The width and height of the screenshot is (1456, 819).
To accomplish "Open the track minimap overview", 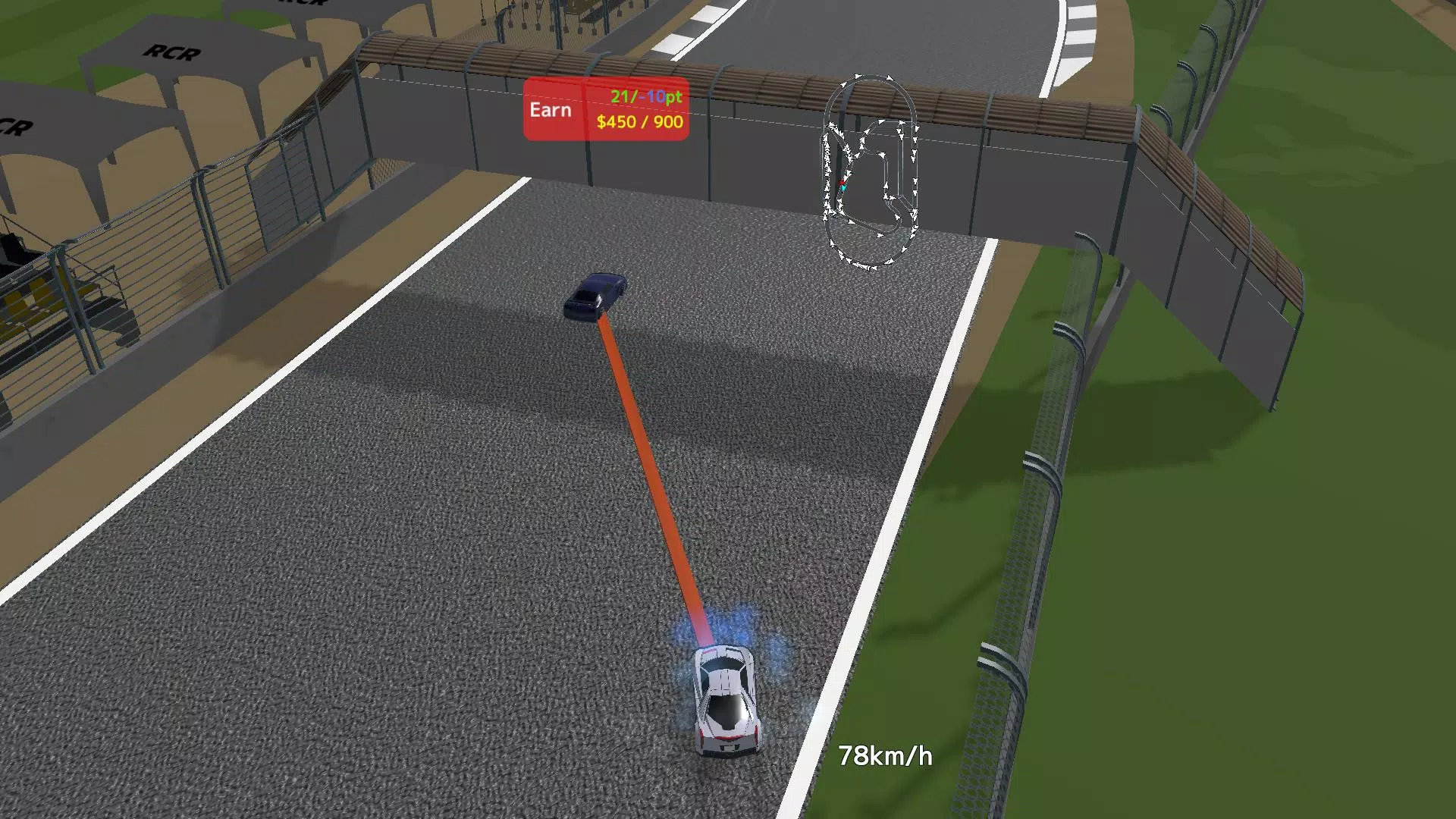I will click(x=868, y=171).
